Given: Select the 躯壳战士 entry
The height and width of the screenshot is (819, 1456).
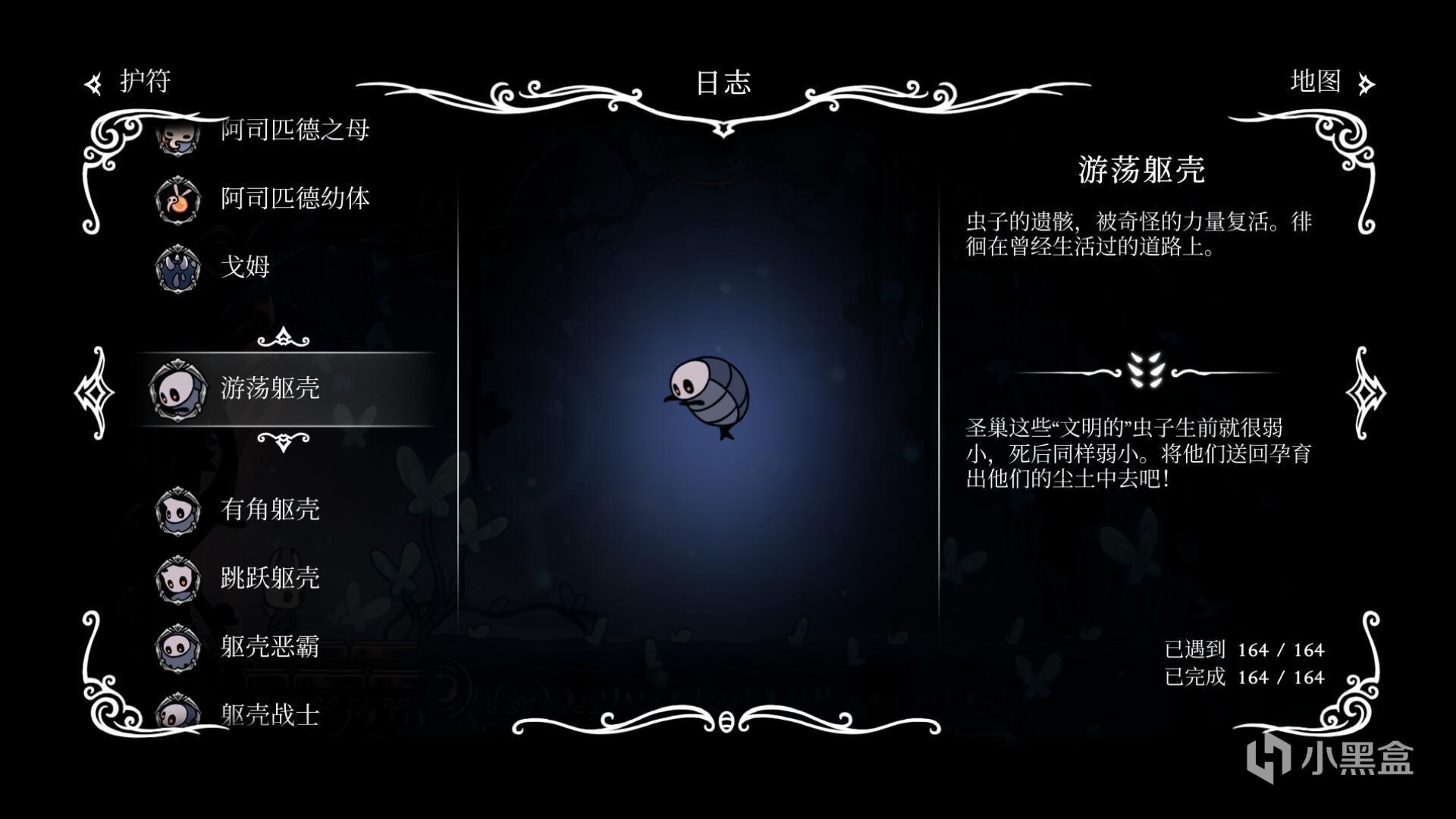Looking at the screenshot, I should point(270,714).
